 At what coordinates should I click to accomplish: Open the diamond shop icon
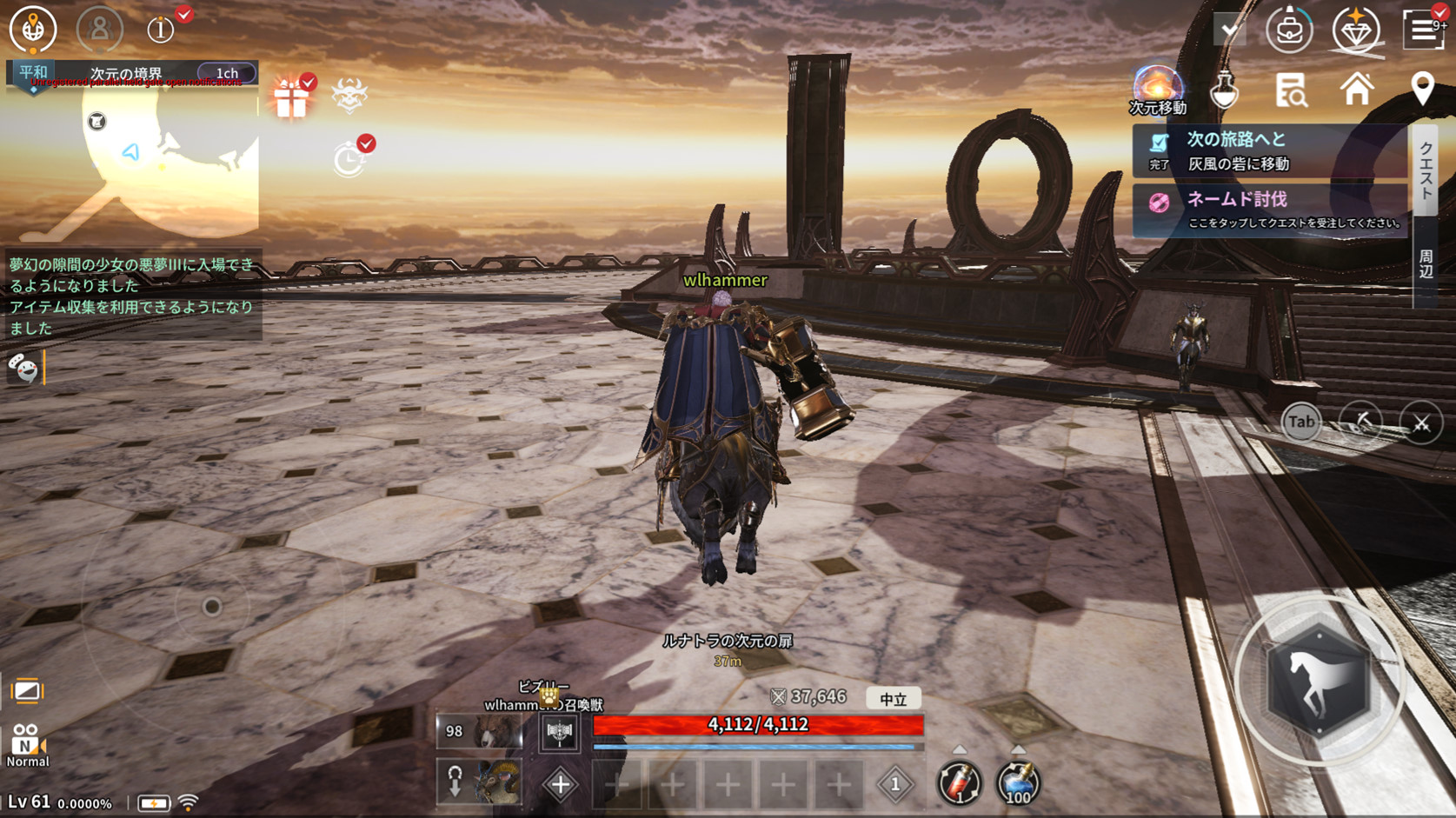point(1355,30)
